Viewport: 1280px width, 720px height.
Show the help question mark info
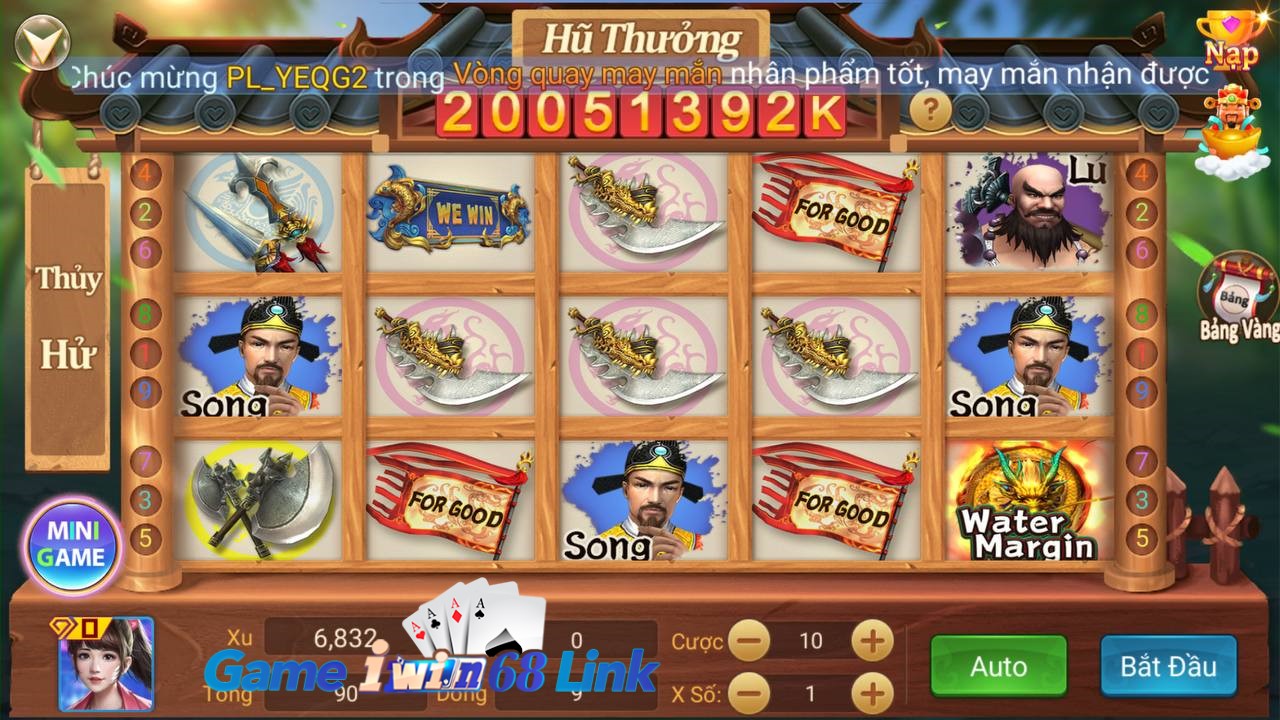pyautogui.click(x=930, y=109)
